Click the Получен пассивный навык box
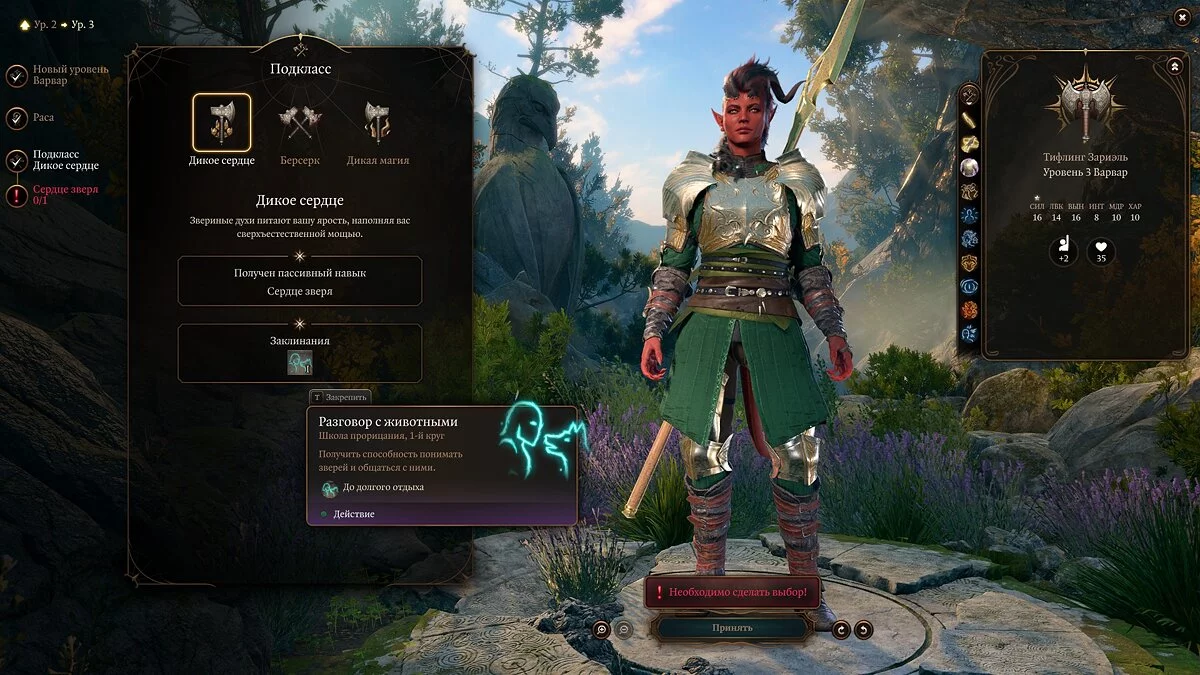Viewport: 1200px width, 675px height. [300, 281]
